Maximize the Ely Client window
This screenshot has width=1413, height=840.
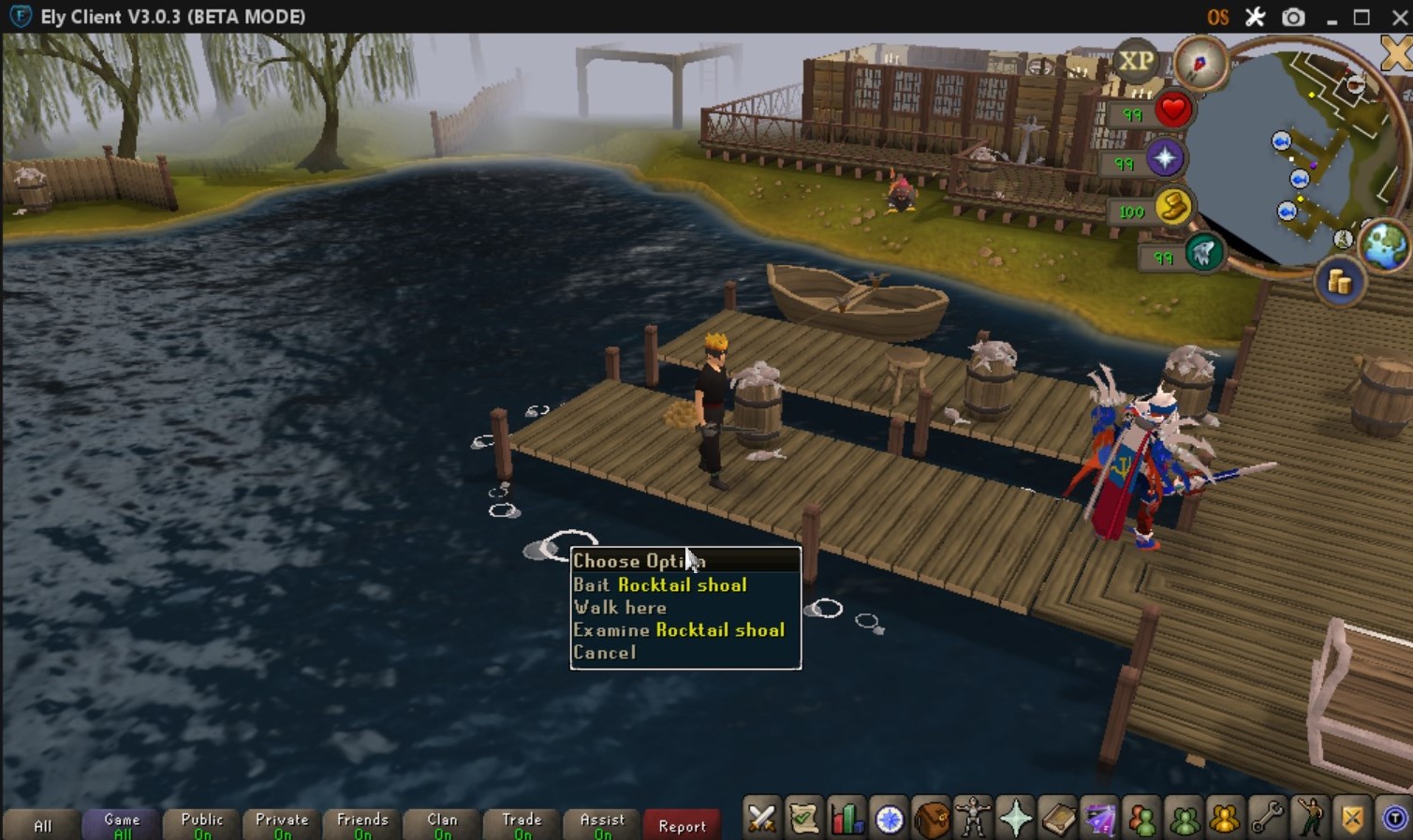1361,17
